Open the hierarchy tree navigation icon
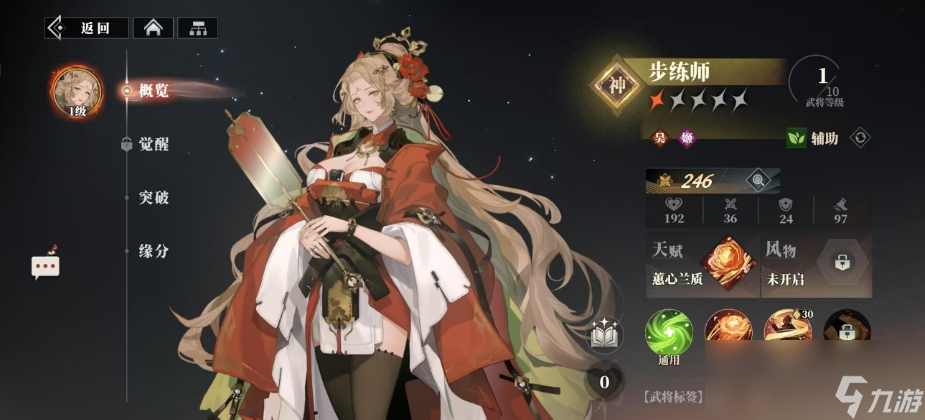Image resolution: width=925 pixels, height=420 pixels. coord(197,27)
